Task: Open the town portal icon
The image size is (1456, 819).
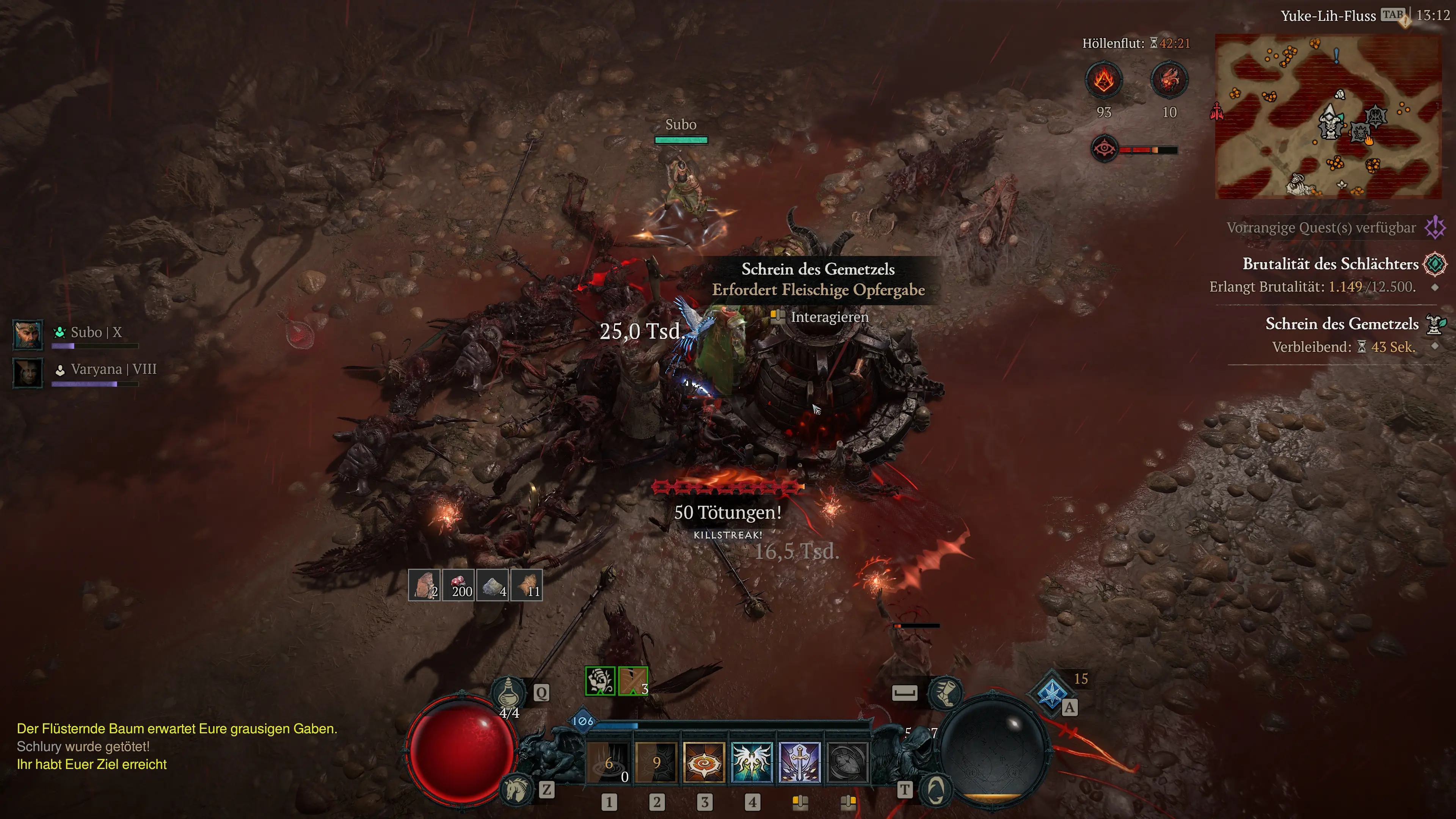Action: 936,789
